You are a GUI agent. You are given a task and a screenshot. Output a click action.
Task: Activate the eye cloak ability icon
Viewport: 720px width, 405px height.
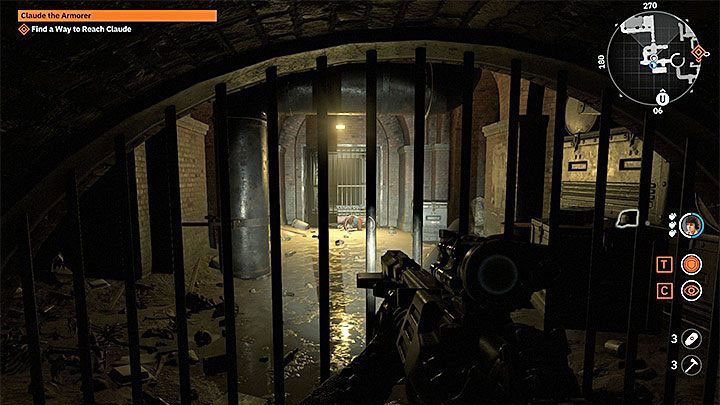690,291
